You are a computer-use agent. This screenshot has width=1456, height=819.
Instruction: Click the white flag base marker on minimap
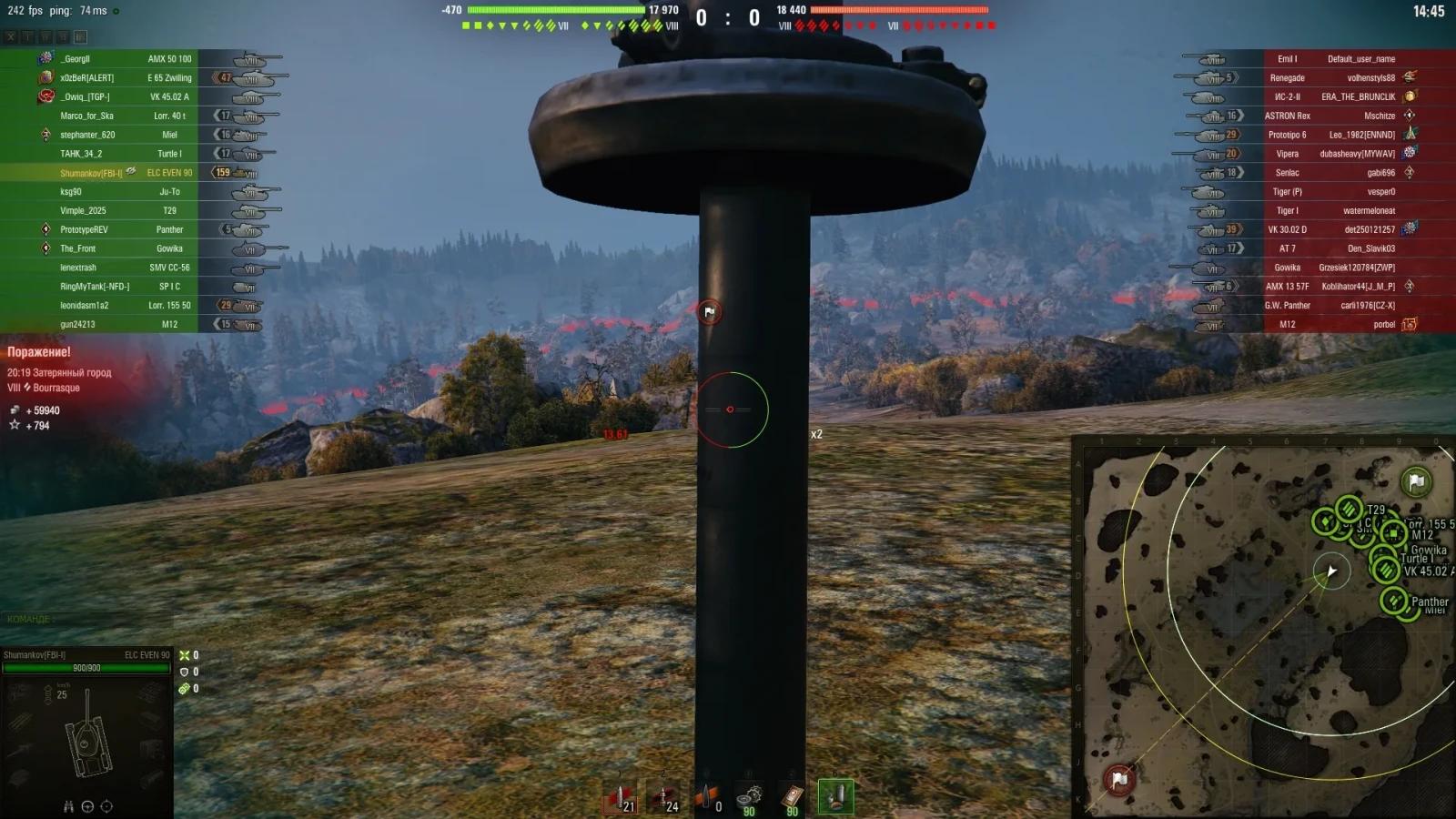click(x=1415, y=483)
